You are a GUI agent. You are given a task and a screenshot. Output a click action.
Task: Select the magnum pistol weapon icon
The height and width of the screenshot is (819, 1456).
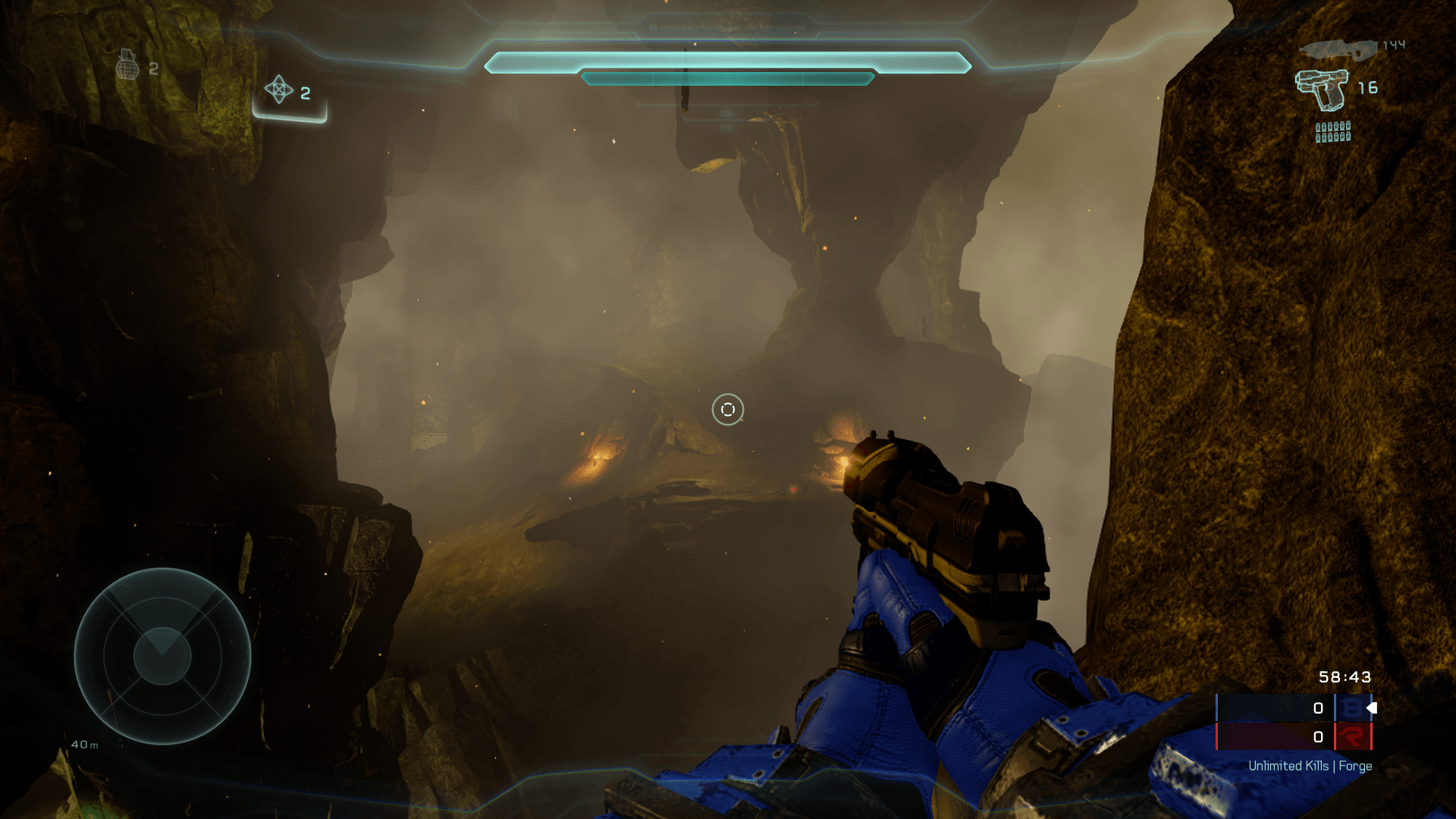(x=1322, y=89)
